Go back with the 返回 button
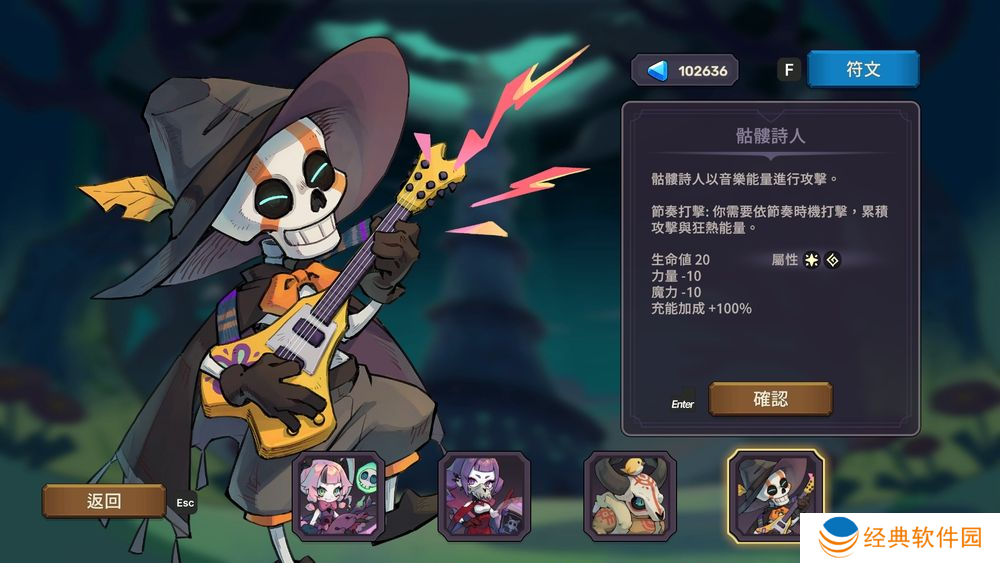Screen dimensions: 1000x563 pyautogui.click(x=104, y=501)
